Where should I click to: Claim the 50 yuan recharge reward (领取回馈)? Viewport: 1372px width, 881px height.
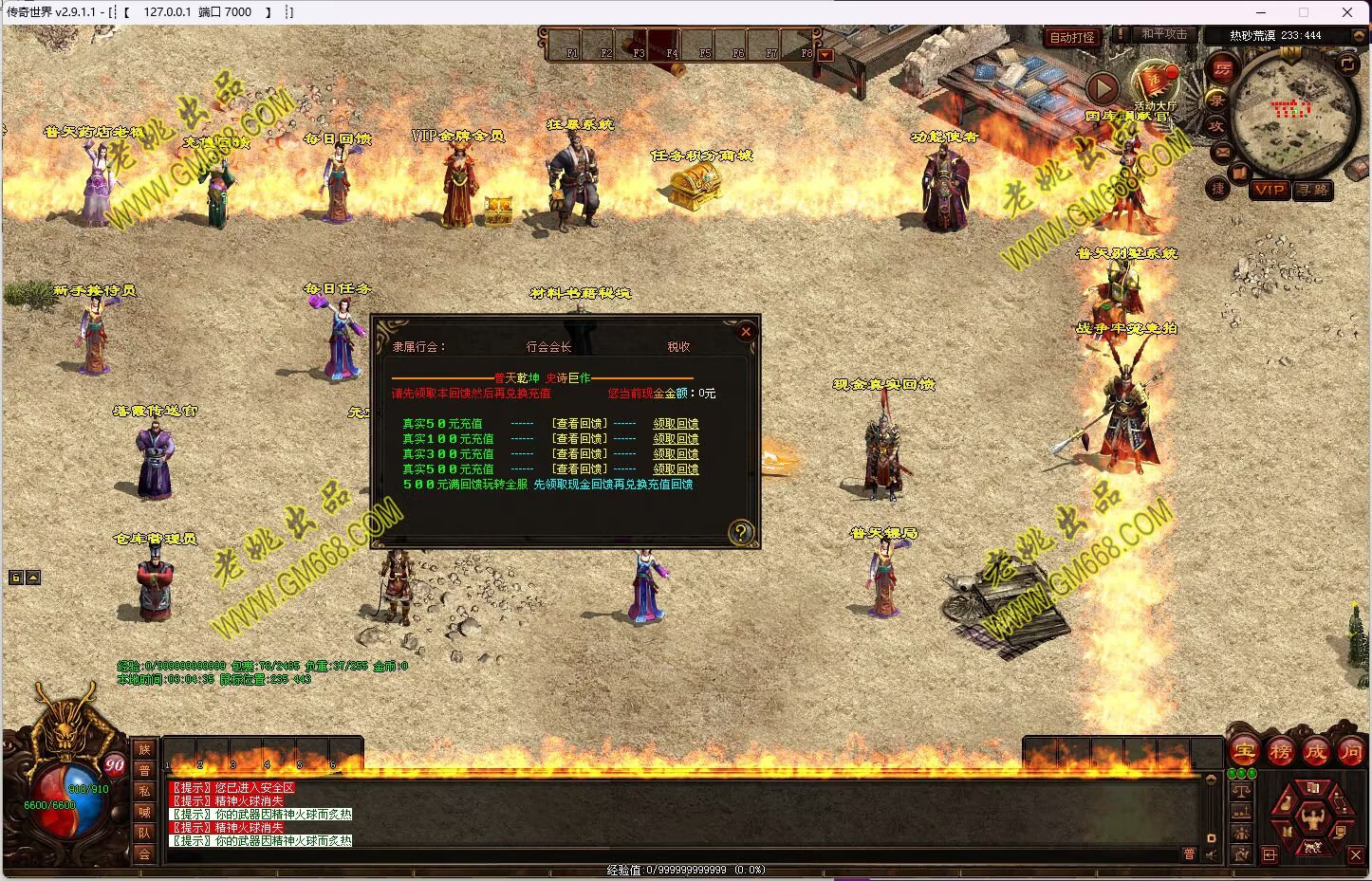coord(676,424)
